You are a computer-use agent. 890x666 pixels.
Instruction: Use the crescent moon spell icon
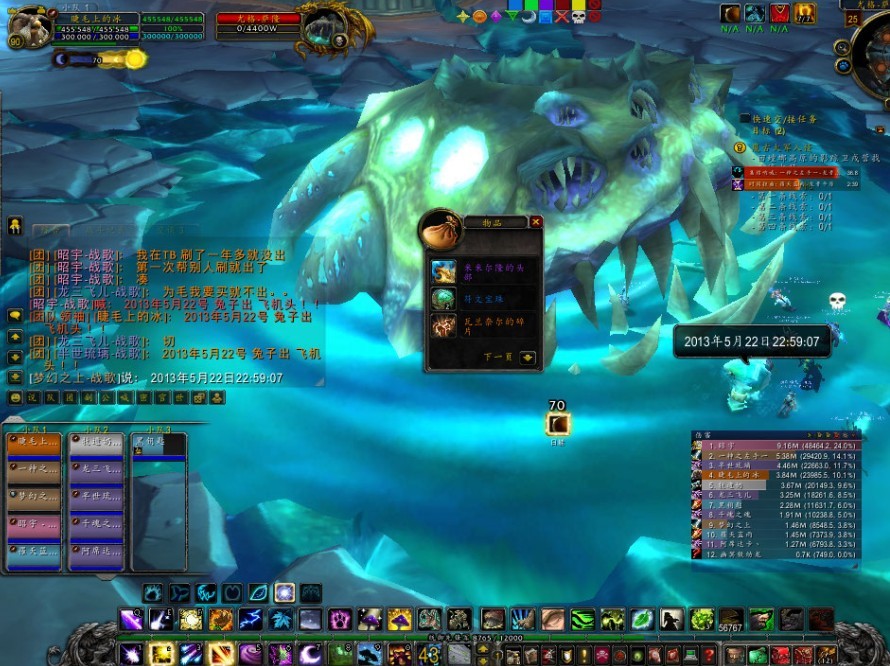[x=309, y=653]
